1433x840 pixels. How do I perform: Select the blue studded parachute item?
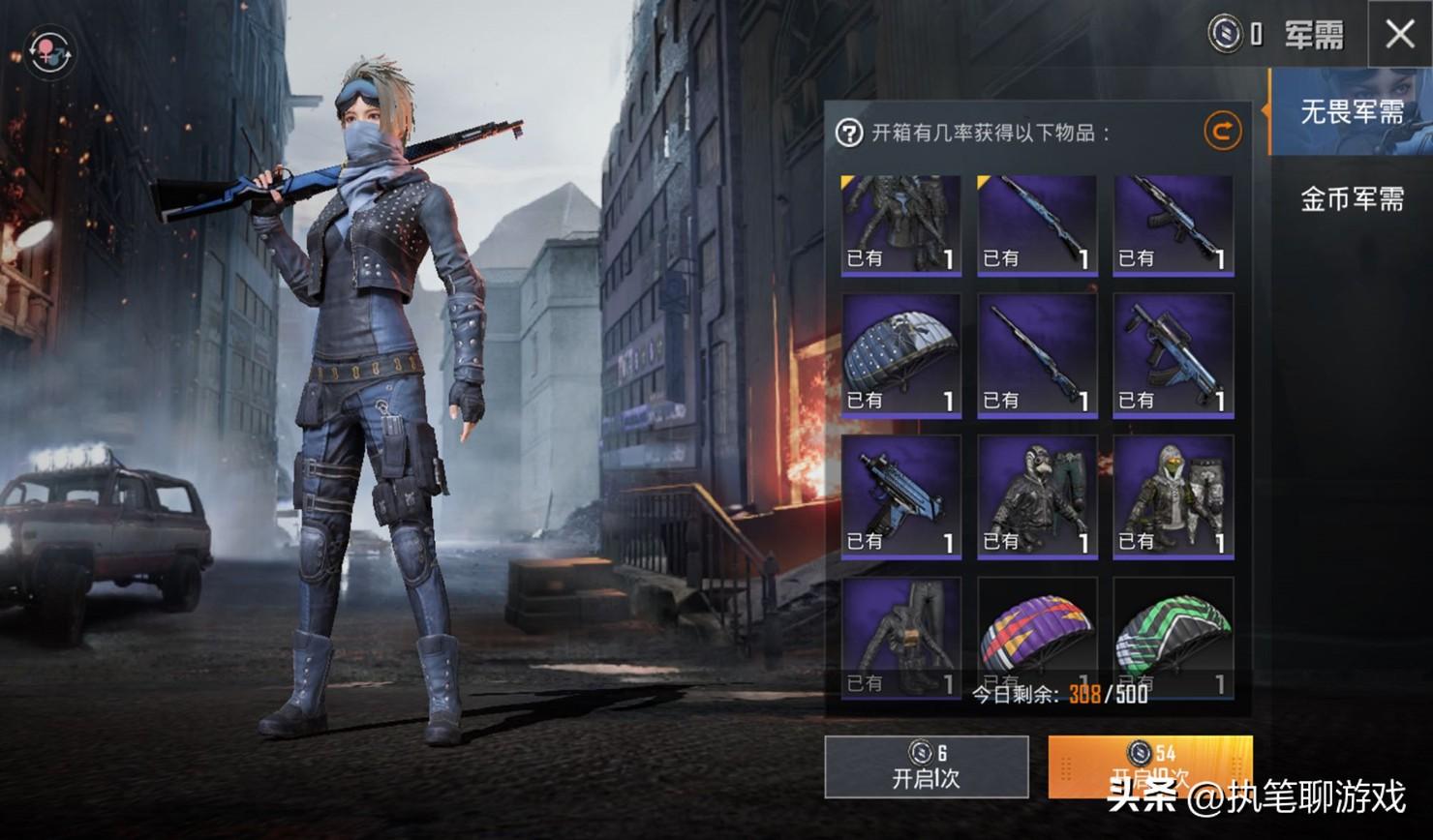coord(900,356)
